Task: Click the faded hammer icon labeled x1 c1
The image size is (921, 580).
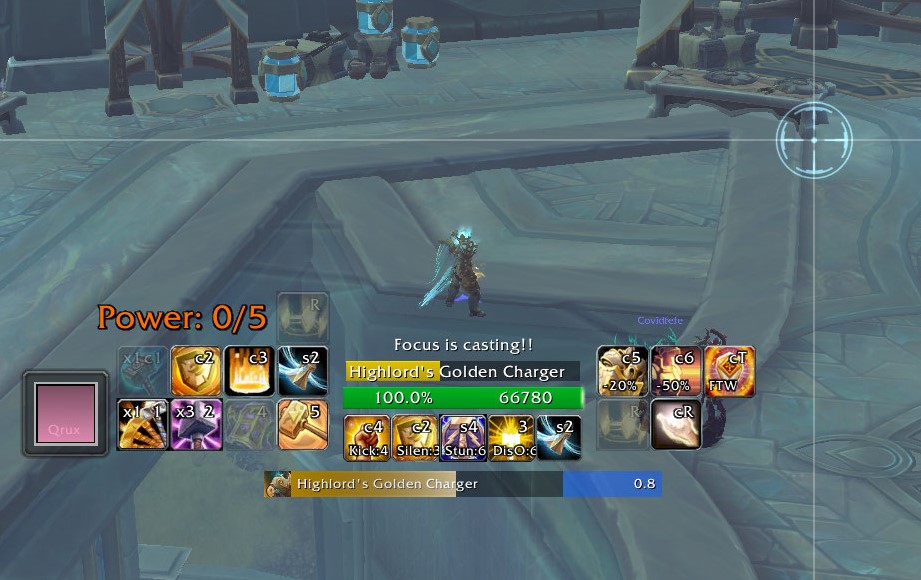Action: (142, 371)
